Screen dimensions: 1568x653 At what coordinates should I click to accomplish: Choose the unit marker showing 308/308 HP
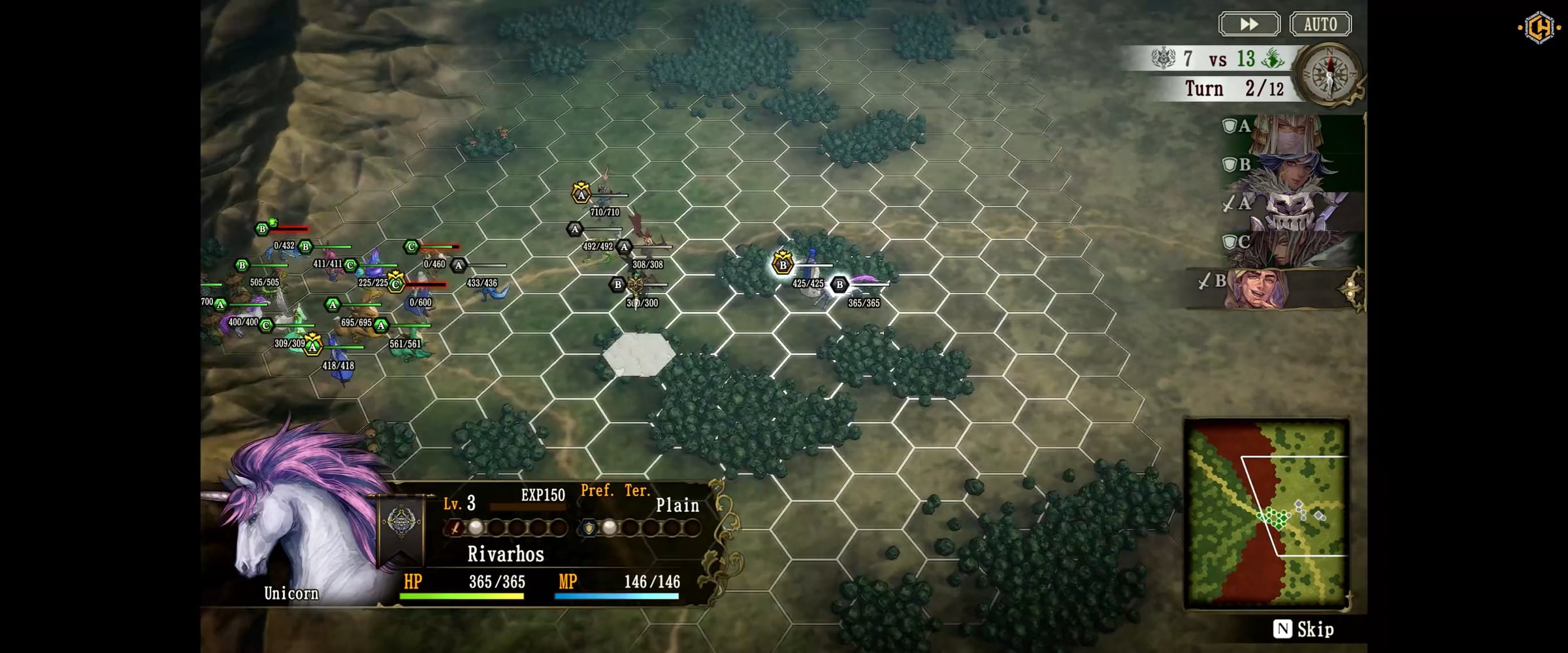click(x=625, y=247)
